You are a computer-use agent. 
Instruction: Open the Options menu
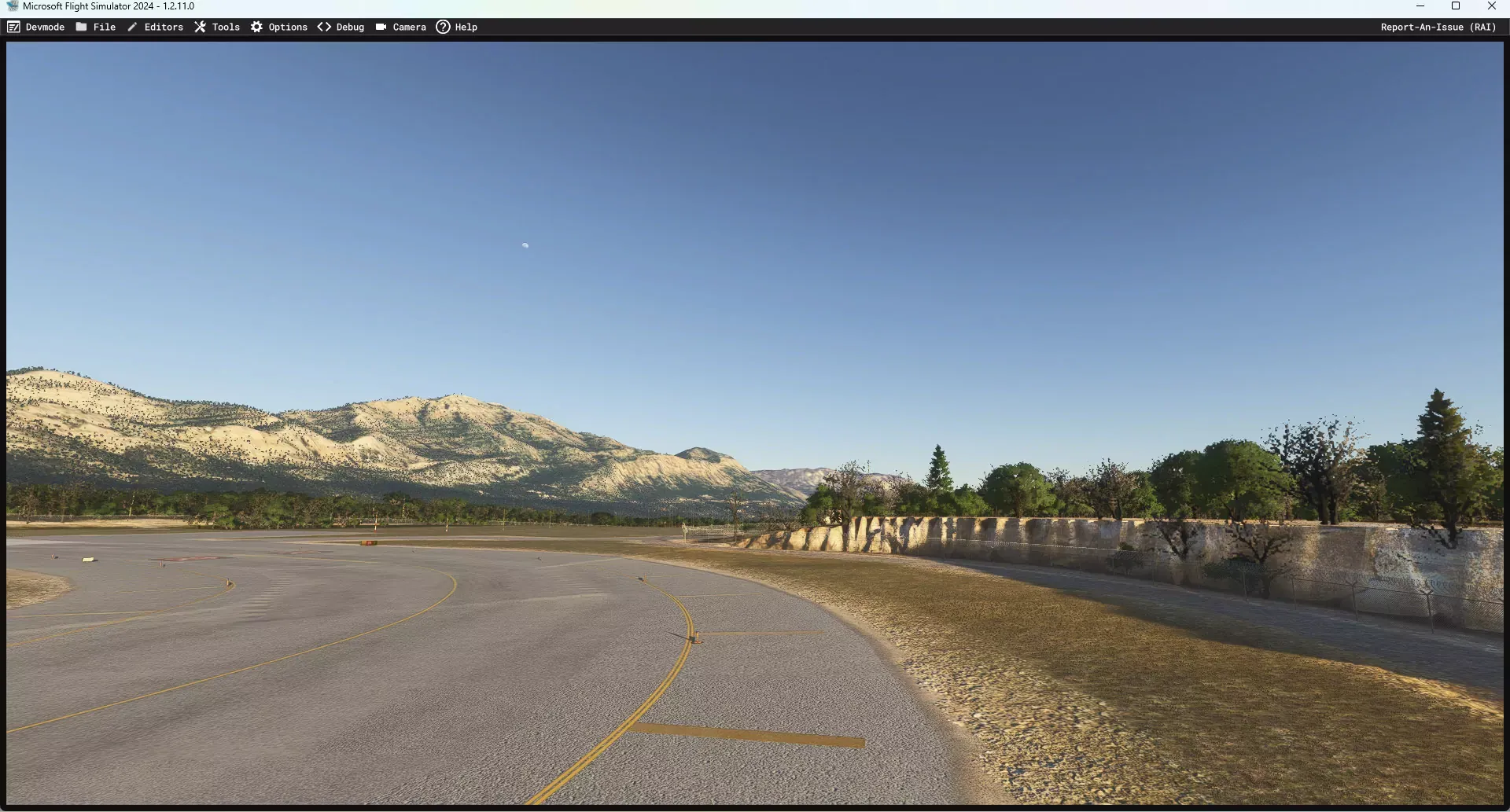(279, 27)
